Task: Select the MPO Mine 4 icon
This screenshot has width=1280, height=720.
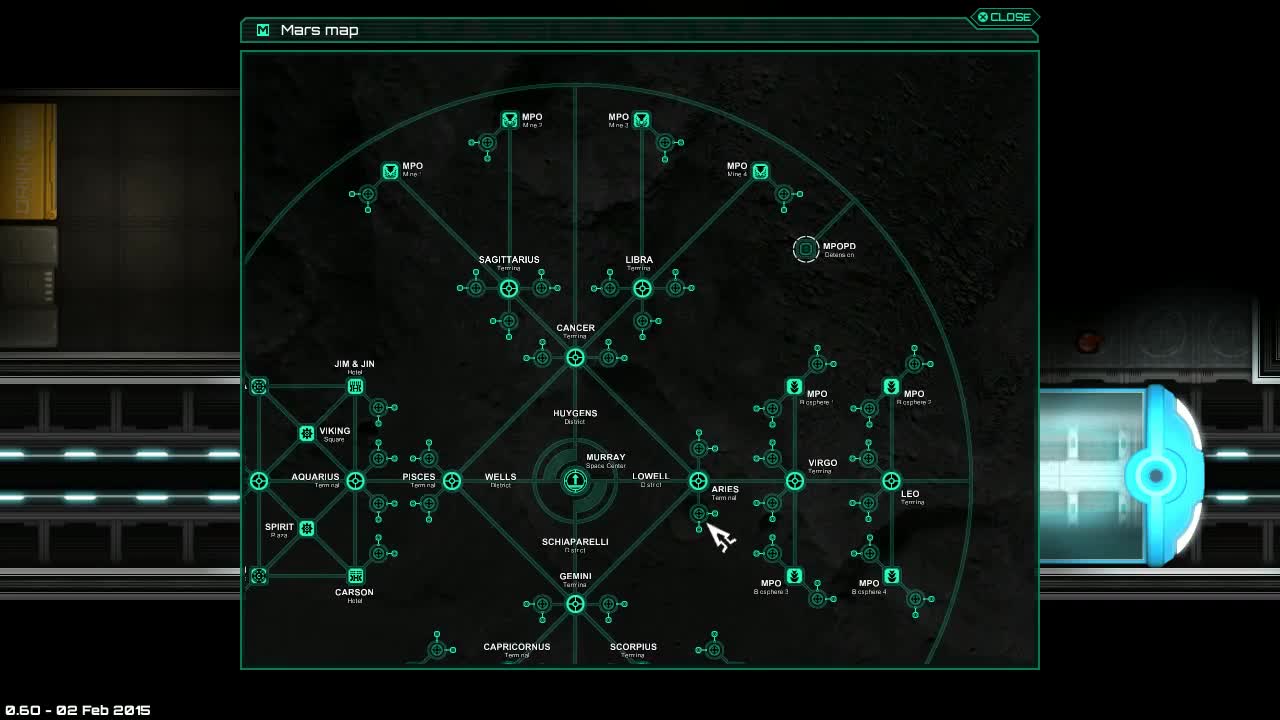Action: click(760, 170)
